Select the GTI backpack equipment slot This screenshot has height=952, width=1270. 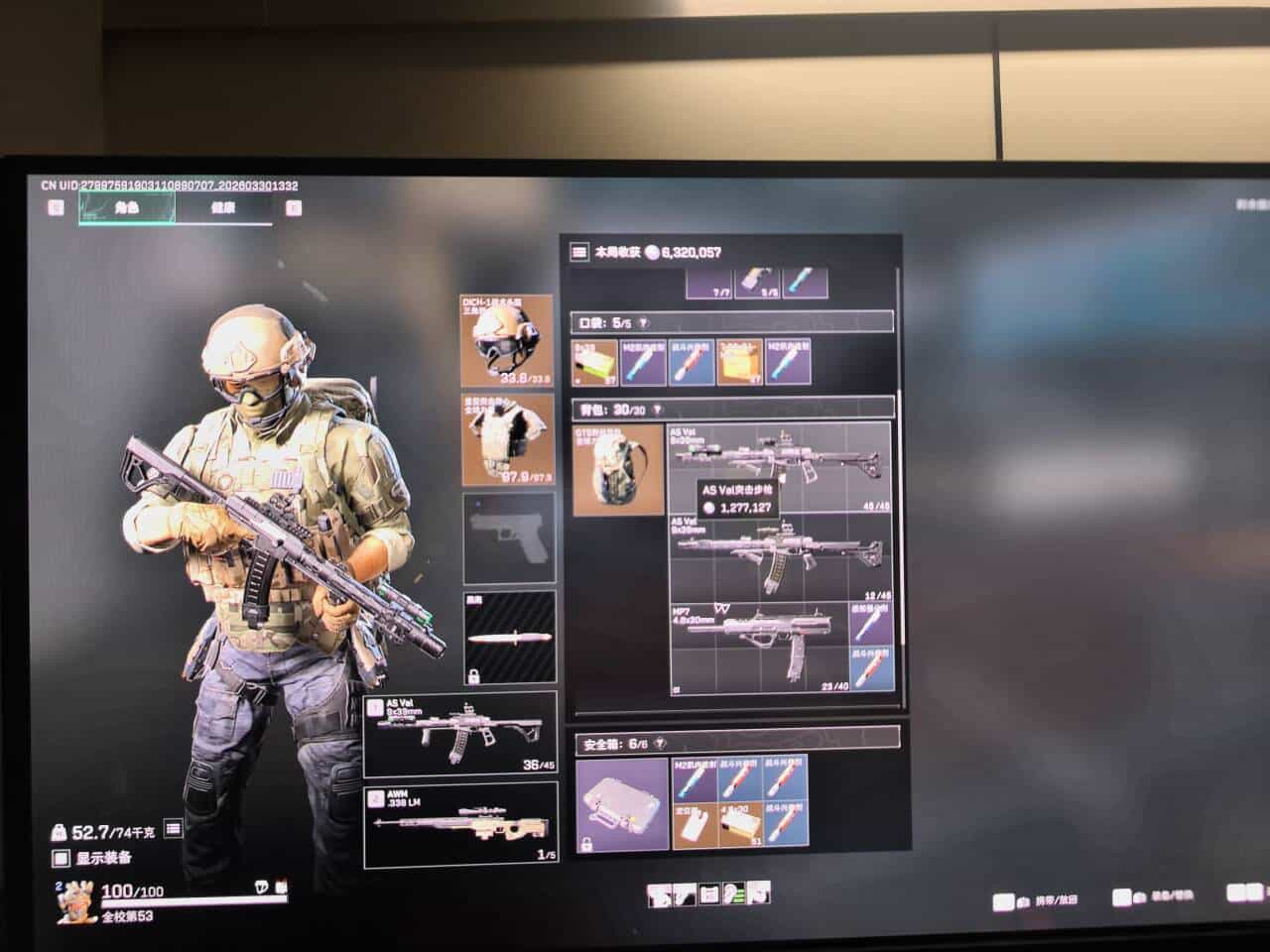[x=618, y=469]
